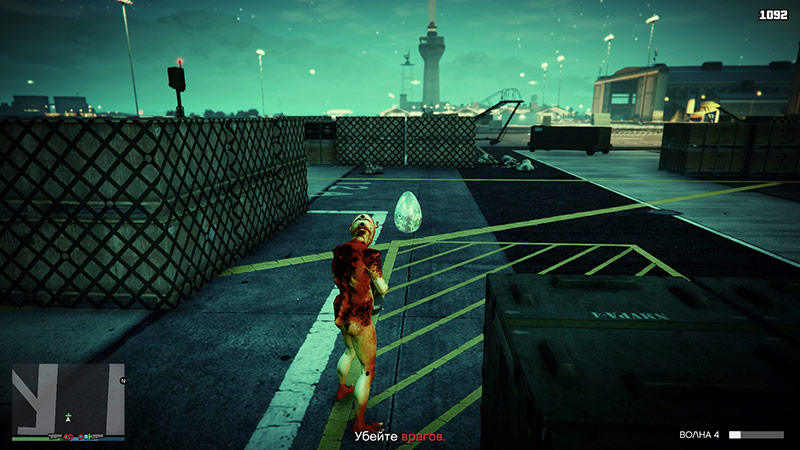The height and width of the screenshot is (450, 800).
Task: Open the minimap in the corner
Action: (x=68, y=398)
